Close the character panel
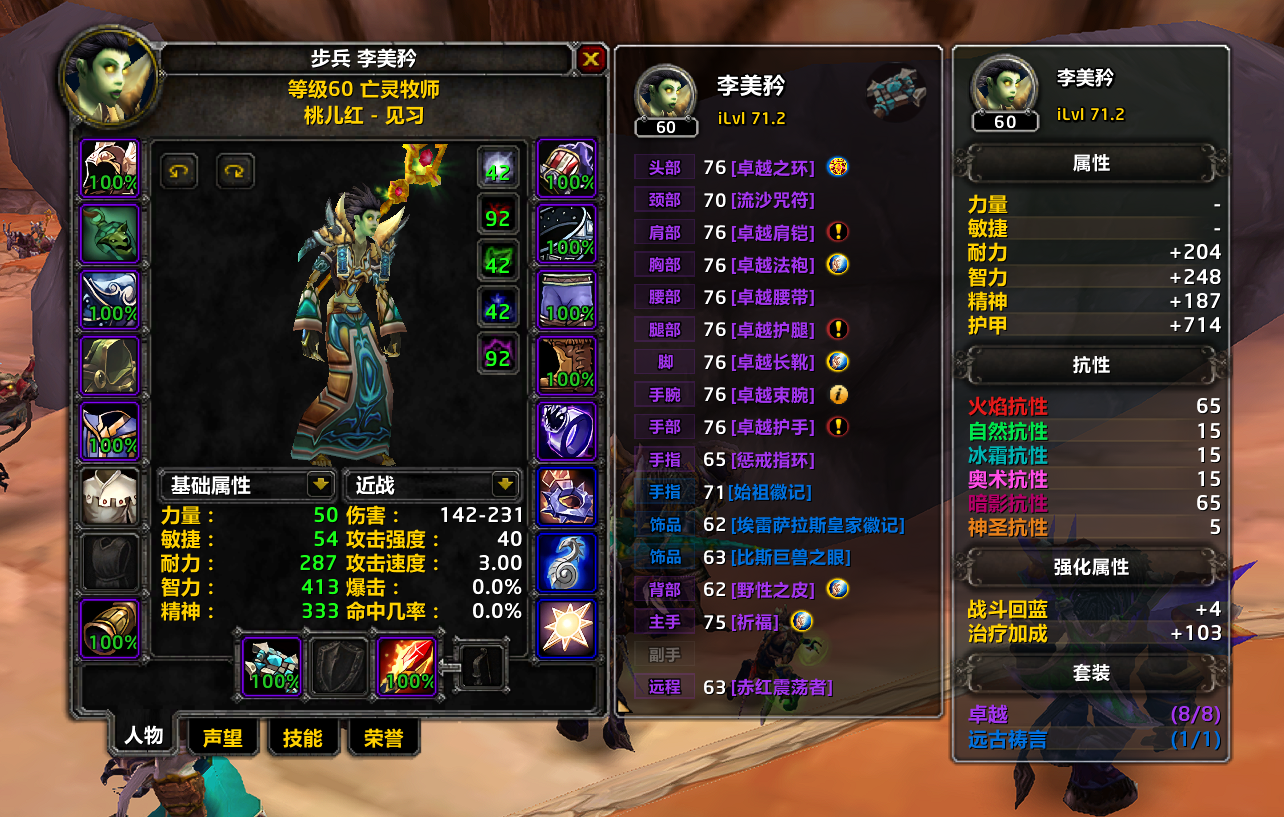 click(591, 60)
